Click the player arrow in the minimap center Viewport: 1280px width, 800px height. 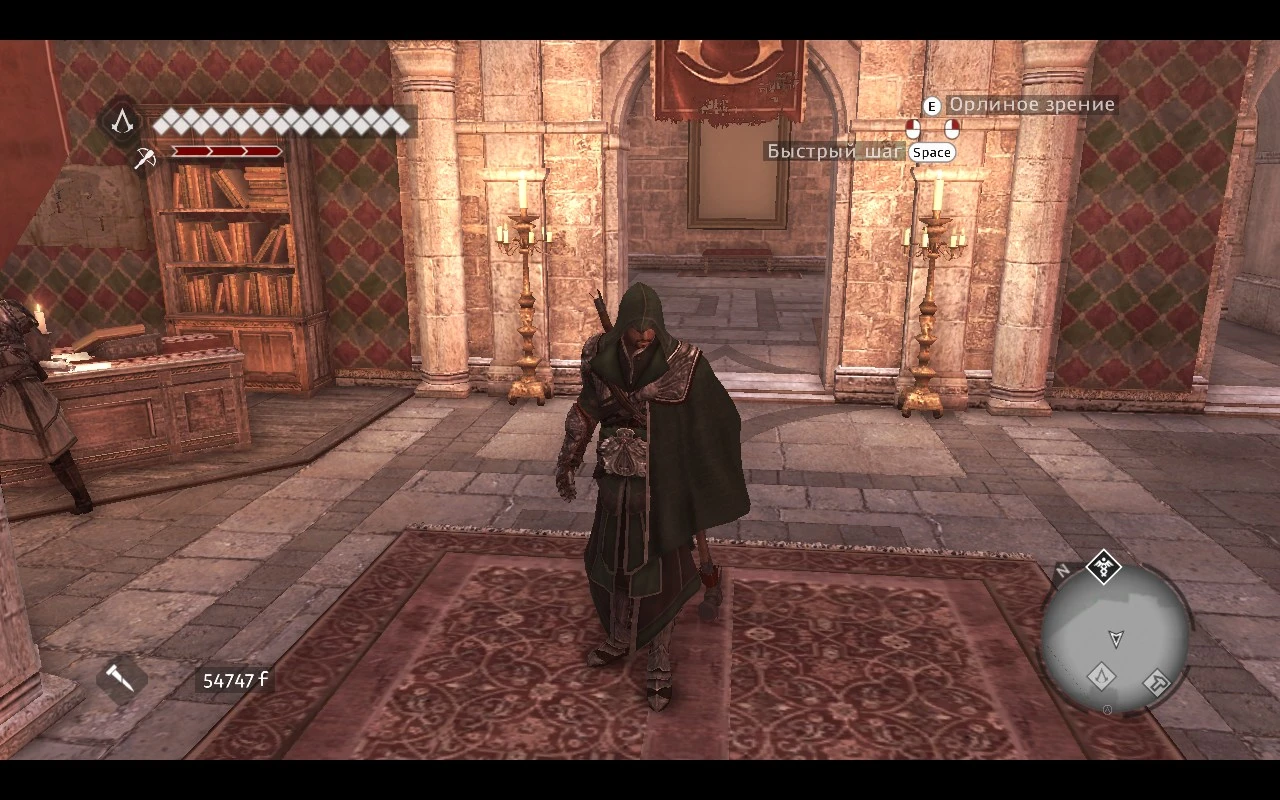(1116, 638)
